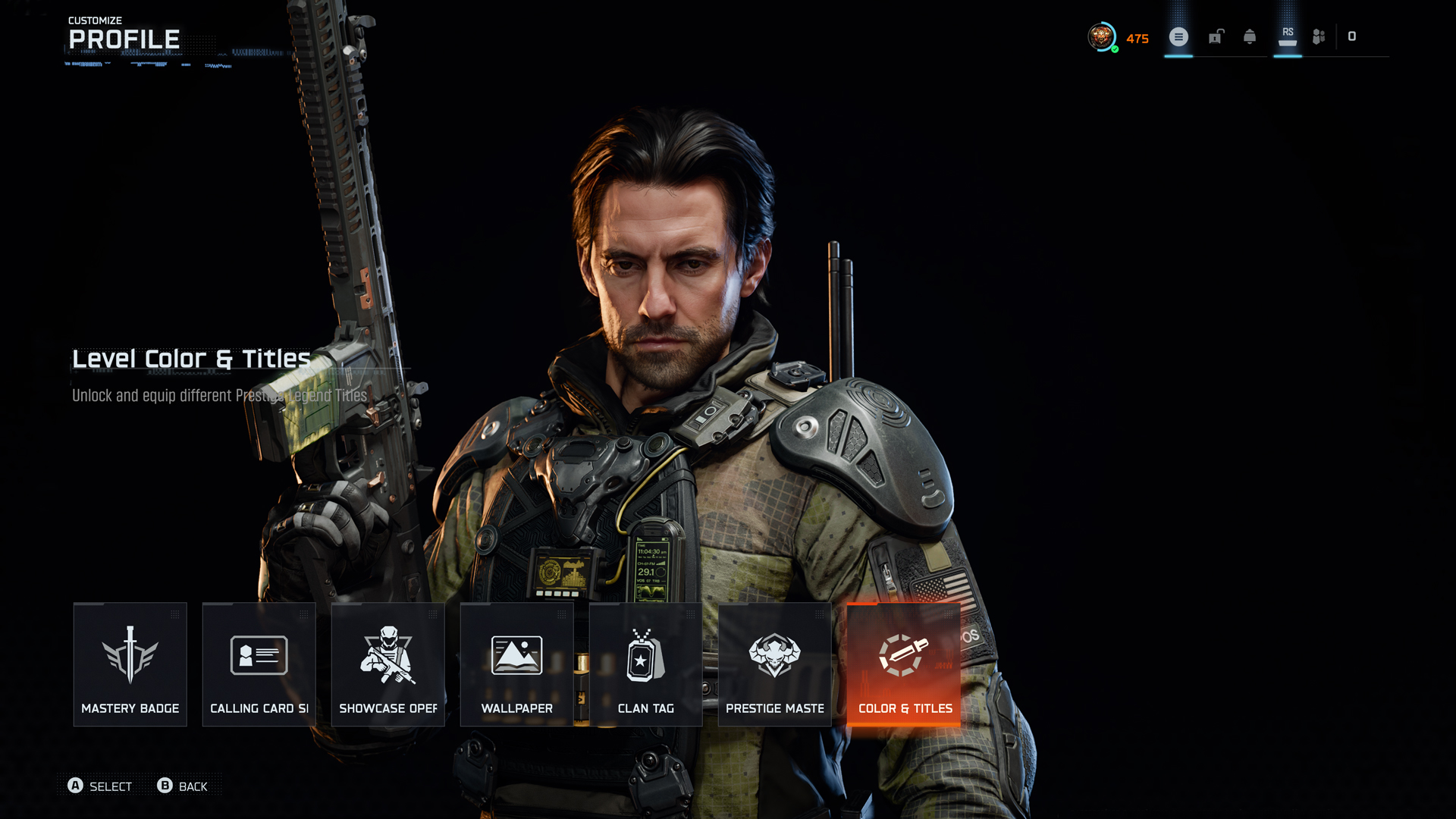The width and height of the screenshot is (1456, 819).
Task: Choose the Color & Titles tile
Action: pos(903,664)
